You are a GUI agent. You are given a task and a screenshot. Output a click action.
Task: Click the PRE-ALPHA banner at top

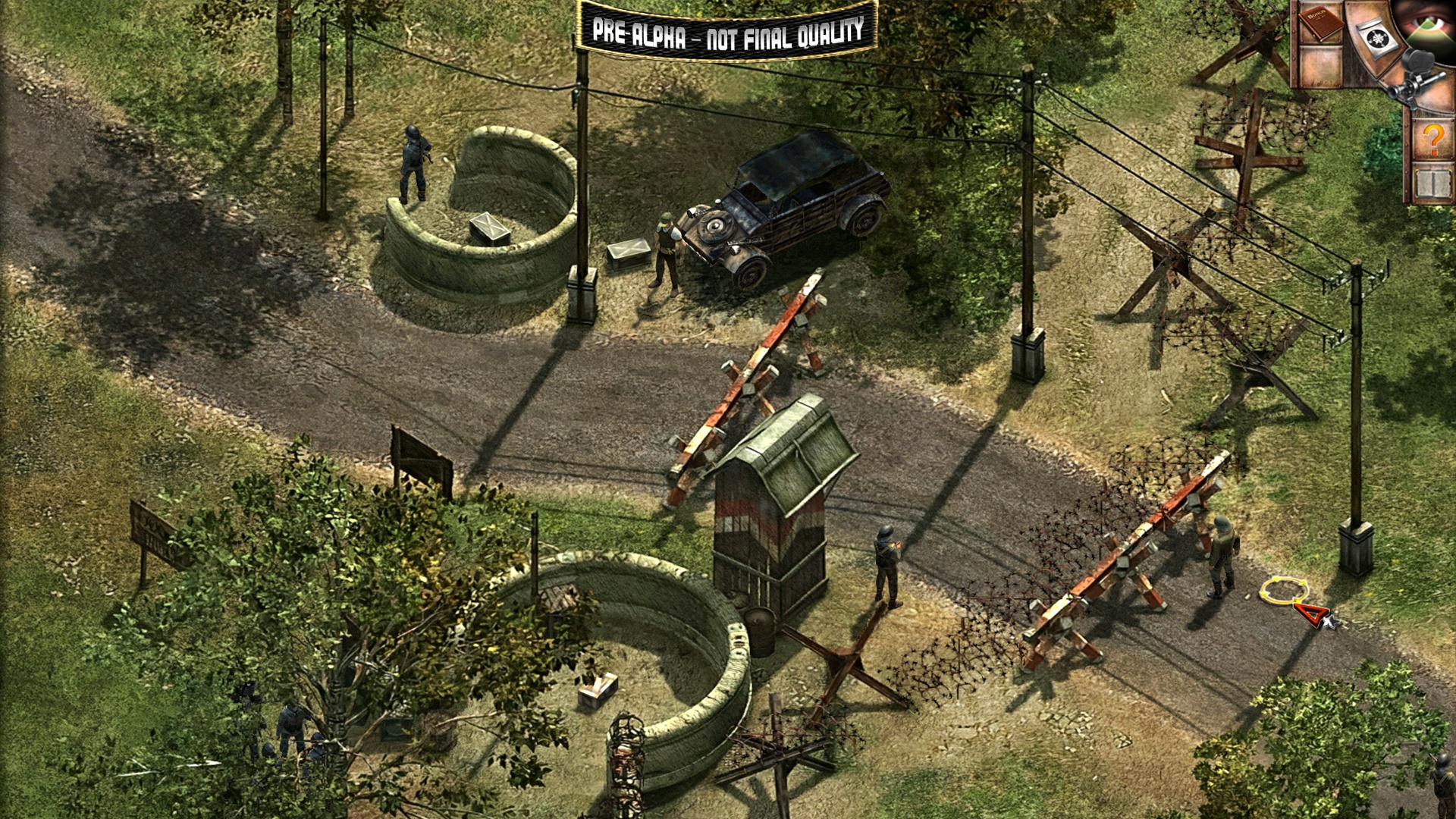click(x=724, y=32)
